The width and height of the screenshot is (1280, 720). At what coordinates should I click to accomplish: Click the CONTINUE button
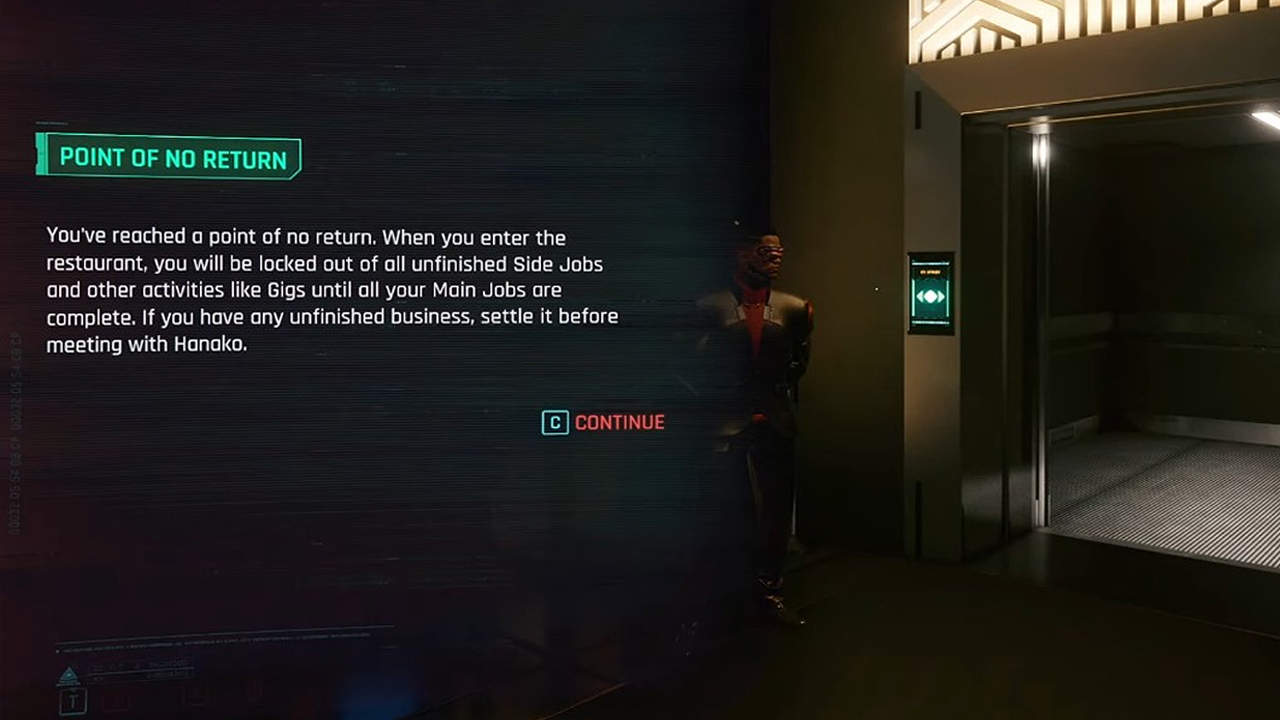(x=620, y=423)
